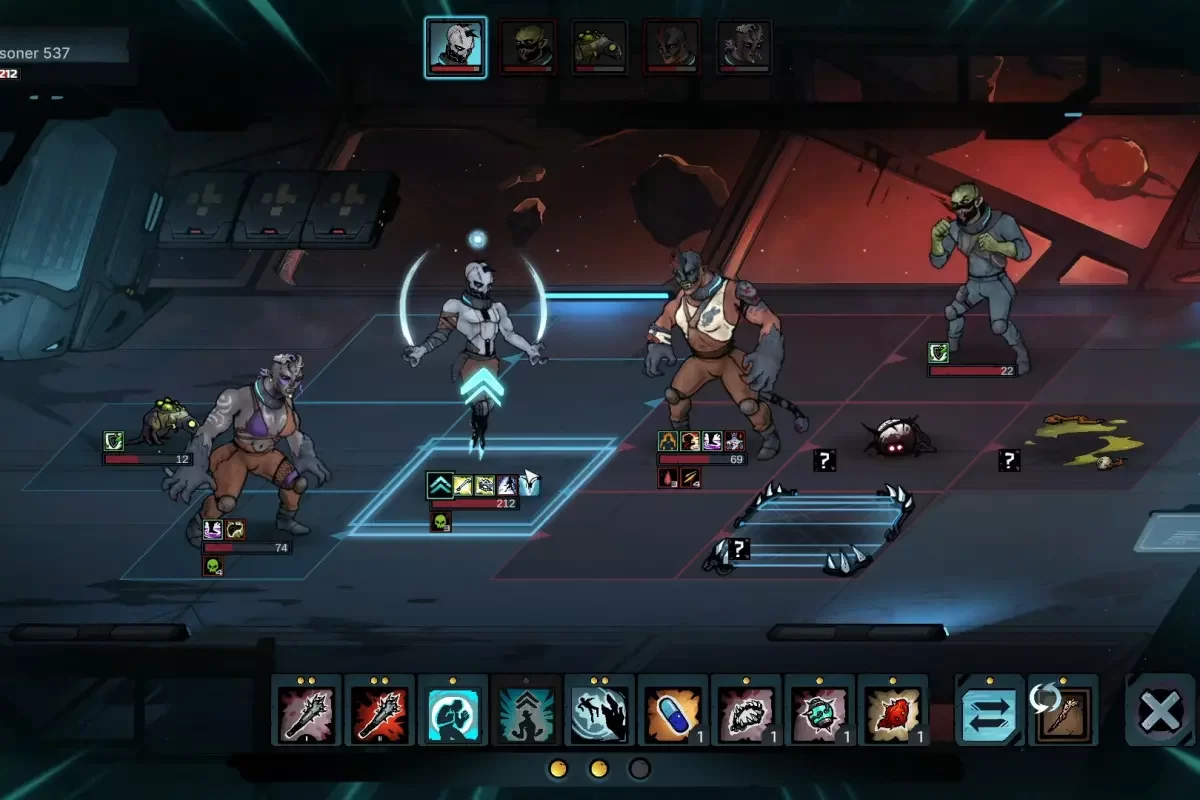Viewport: 1200px width, 800px height.
Task: Choose the red-masked brute portrait
Action: point(672,47)
